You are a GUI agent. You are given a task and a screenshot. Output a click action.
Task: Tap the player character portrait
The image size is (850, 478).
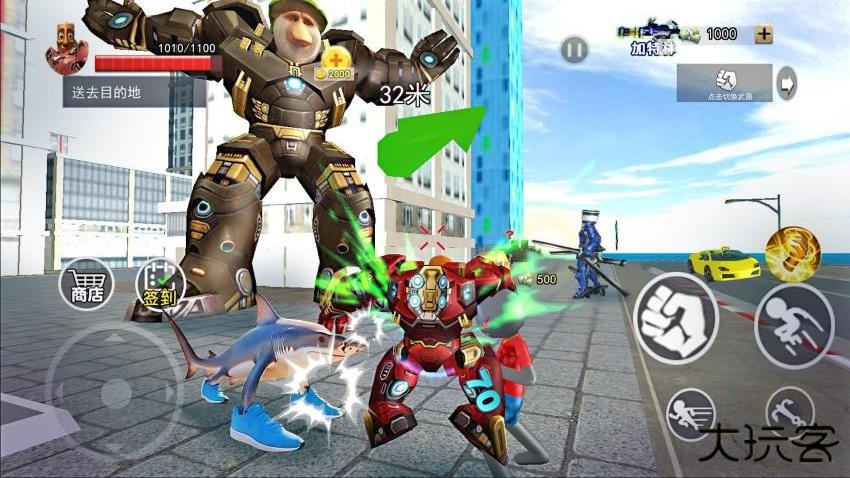pos(68,50)
